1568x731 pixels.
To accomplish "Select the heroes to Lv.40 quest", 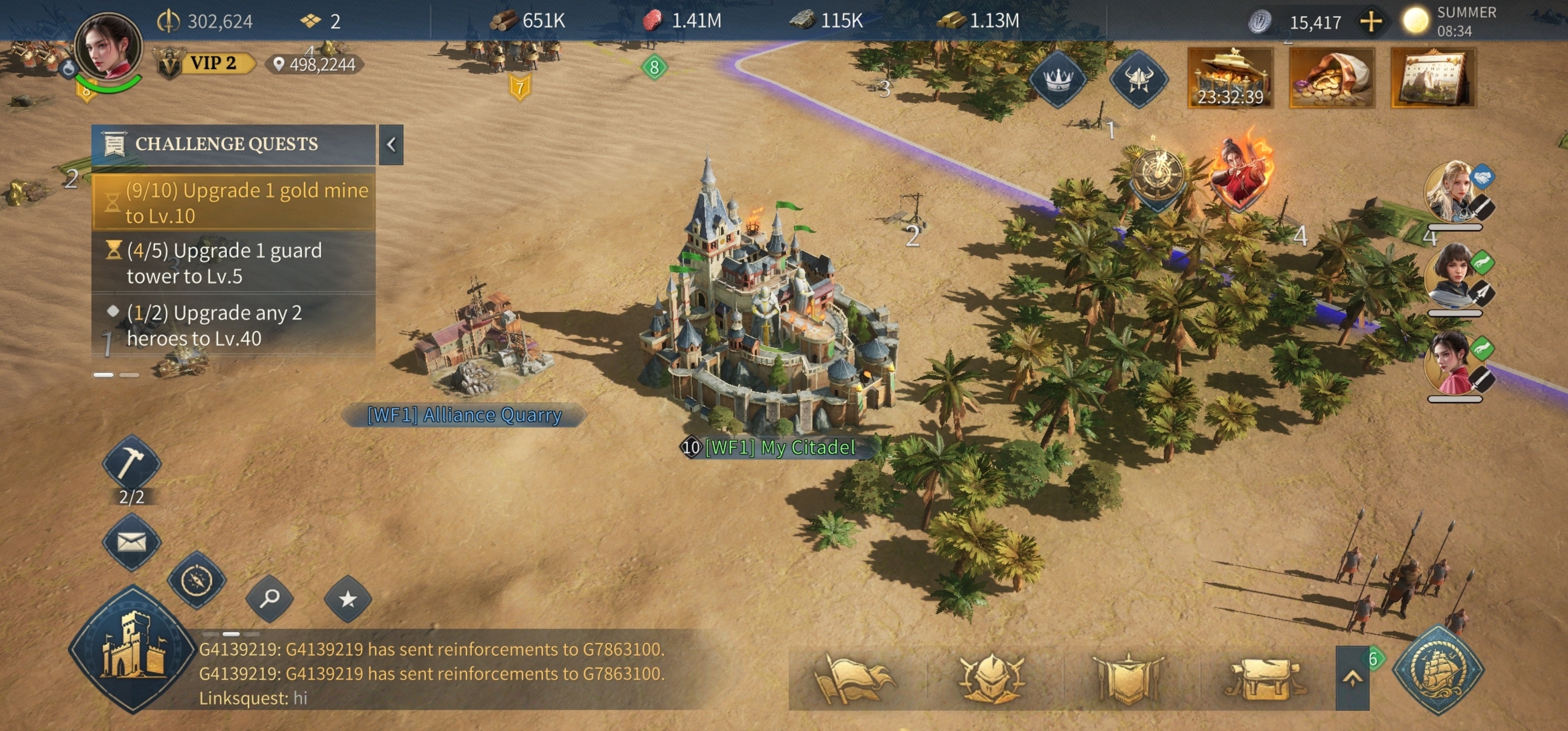I will click(x=234, y=325).
